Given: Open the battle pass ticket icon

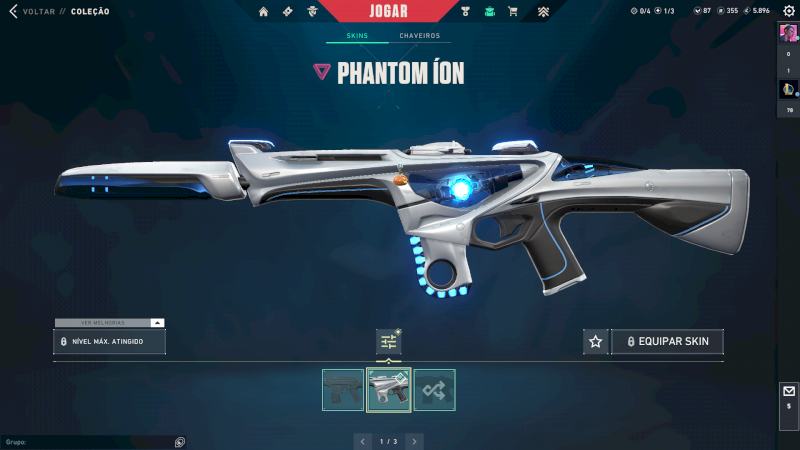Looking at the screenshot, I should (287, 12).
